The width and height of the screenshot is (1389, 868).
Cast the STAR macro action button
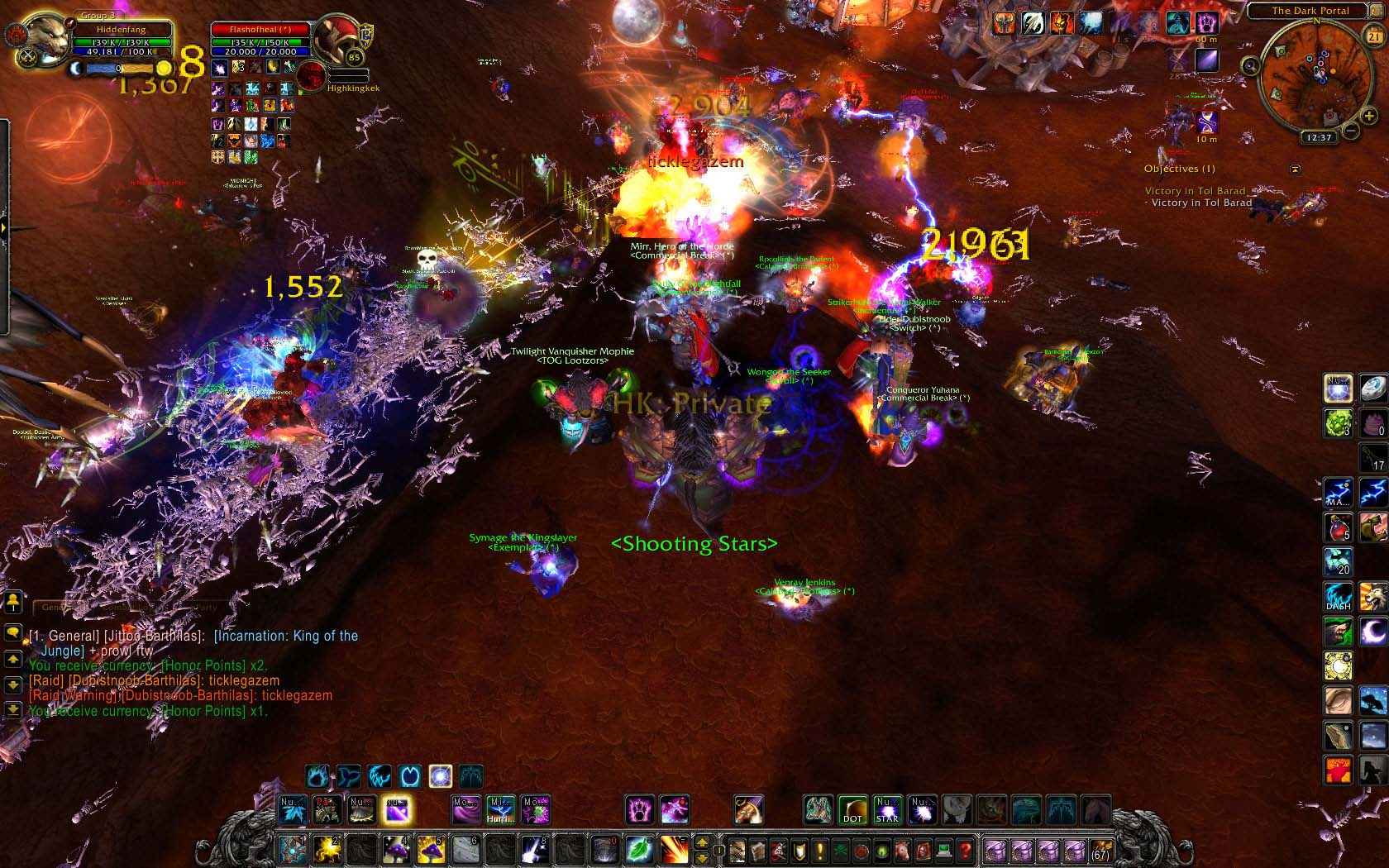tap(887, 810)
